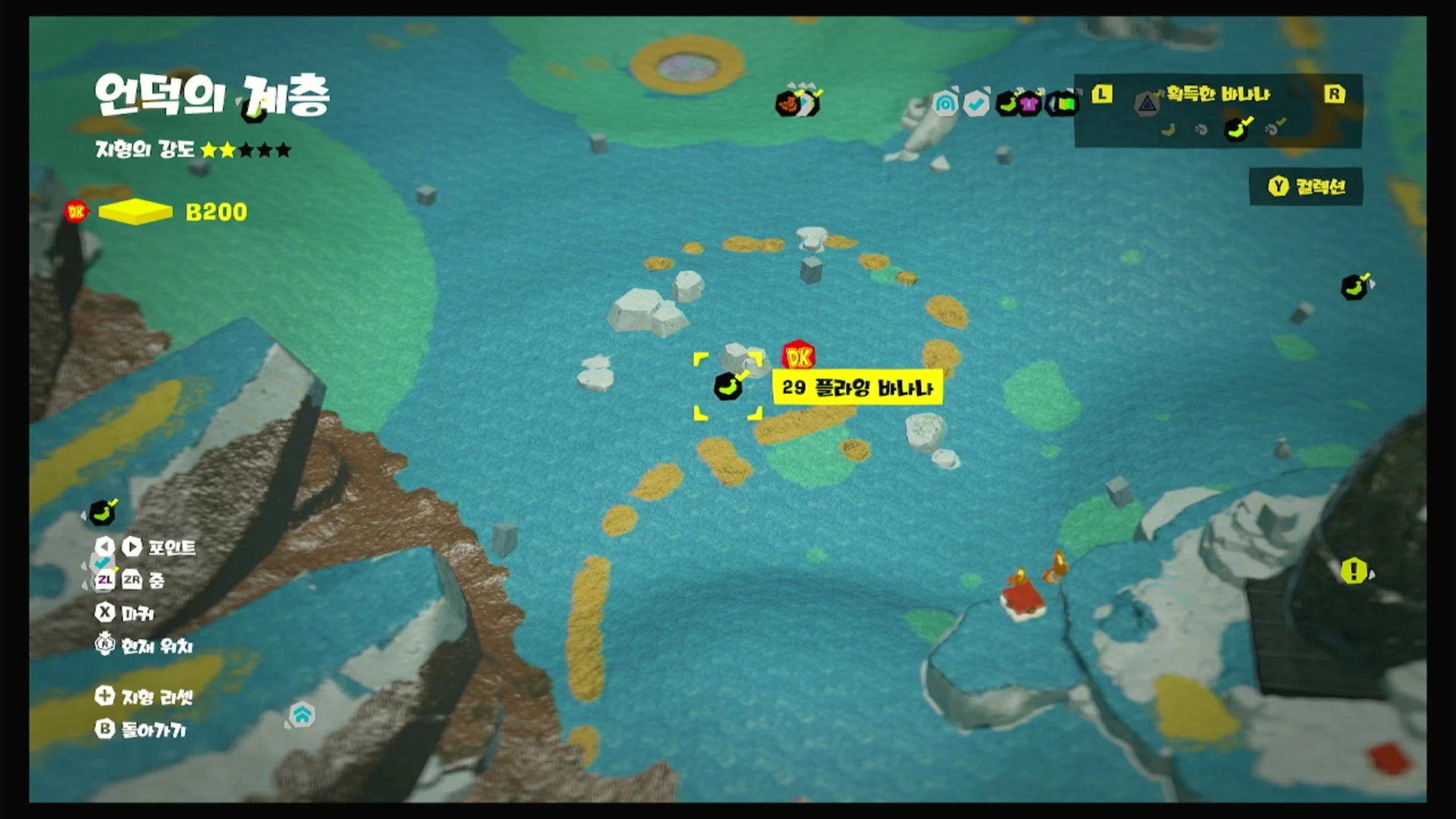Click the checkmark marker beside the archway marker

pyautogui.click(x=977, y=104)
